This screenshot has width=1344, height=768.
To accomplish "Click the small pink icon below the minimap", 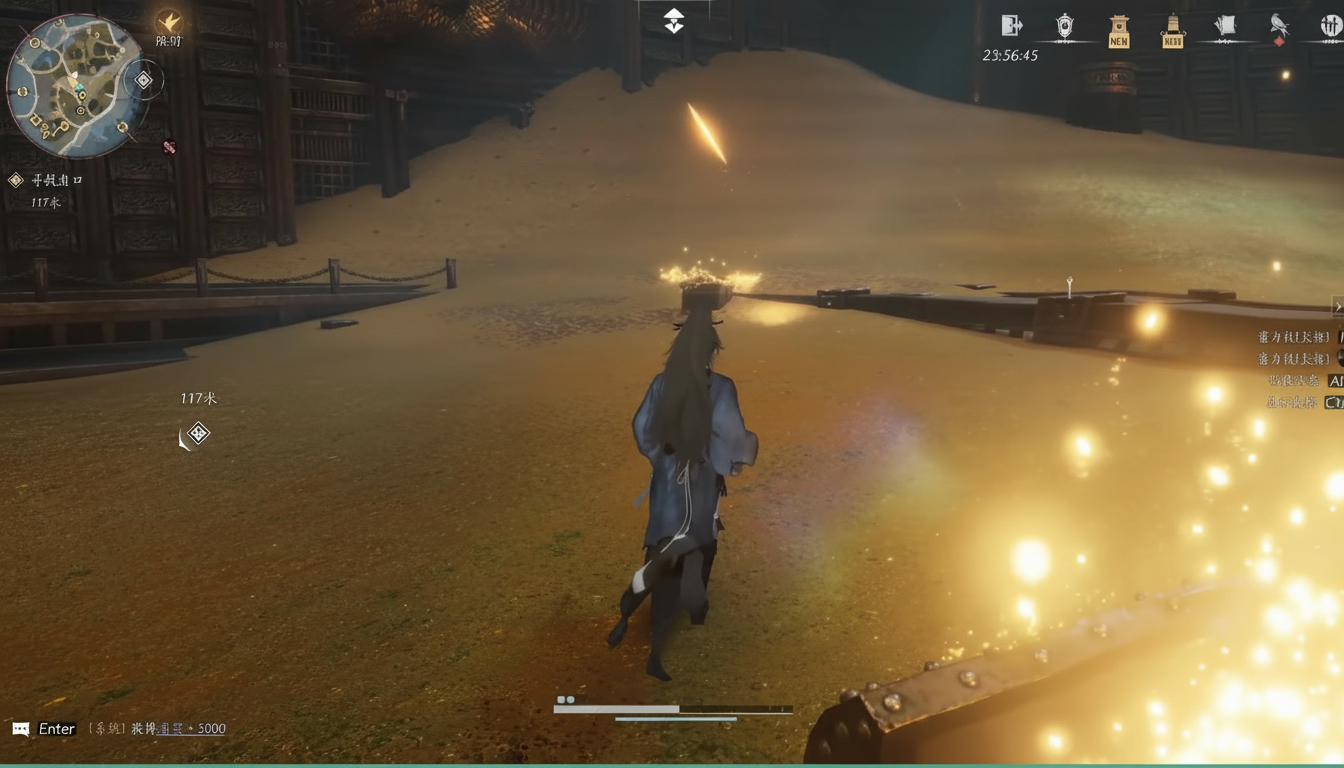I will click(169, 147).
